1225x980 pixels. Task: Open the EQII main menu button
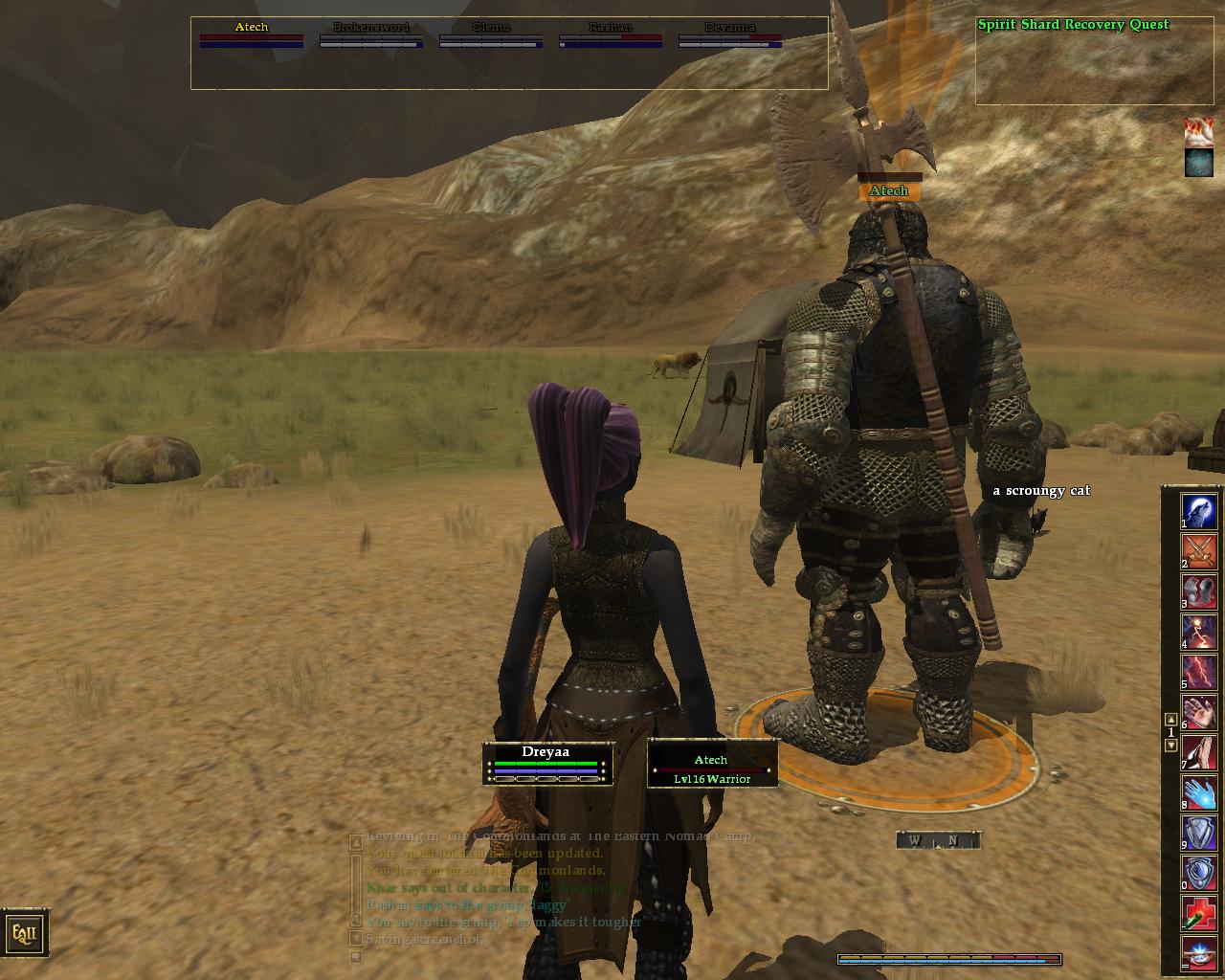pyautogui.click(x=23, y=933)
